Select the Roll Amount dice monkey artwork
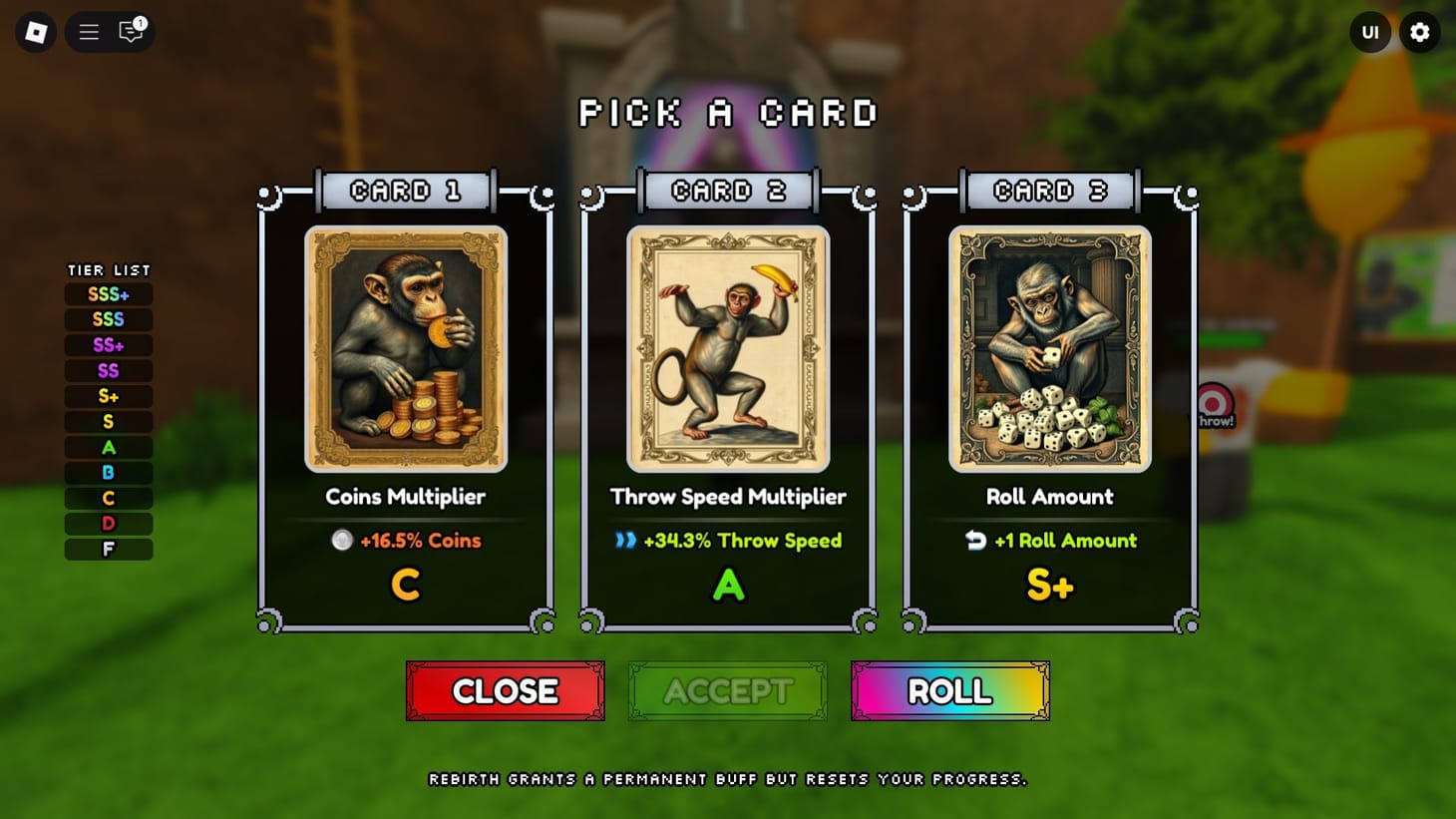 point(1049,350)
